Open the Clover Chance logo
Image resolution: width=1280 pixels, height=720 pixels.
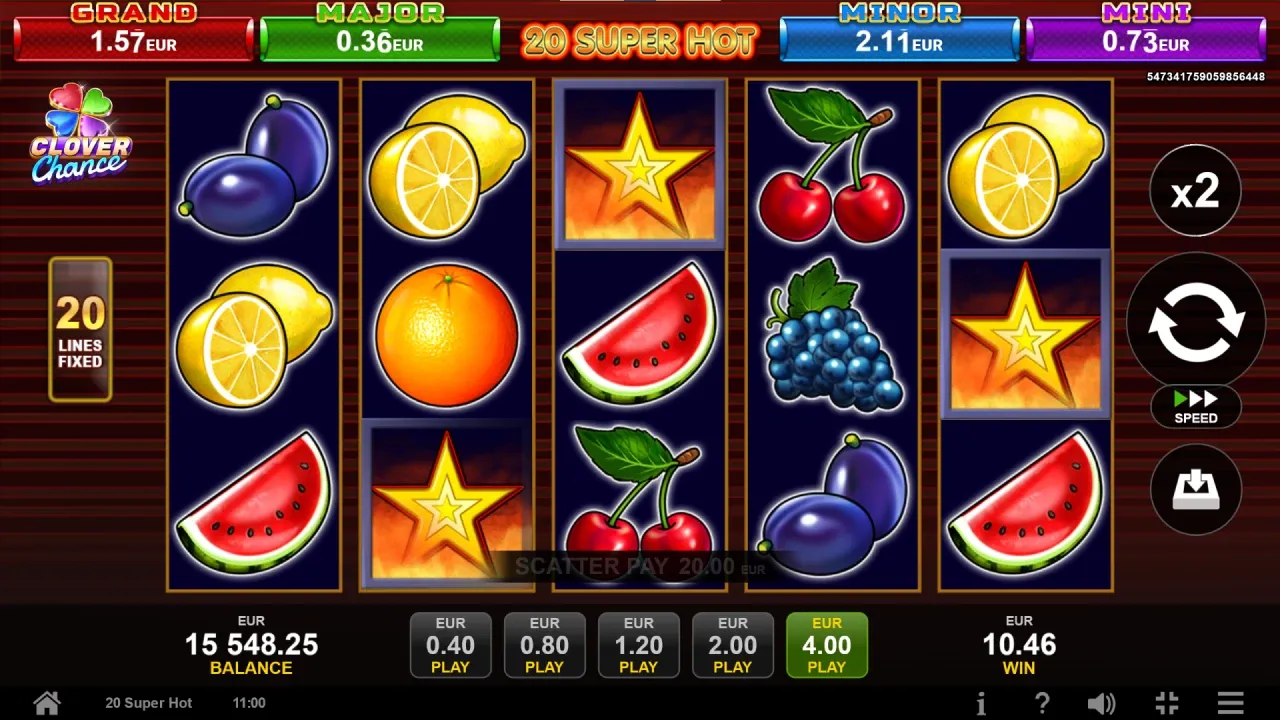pyautogui.click(x=80, y=134)
